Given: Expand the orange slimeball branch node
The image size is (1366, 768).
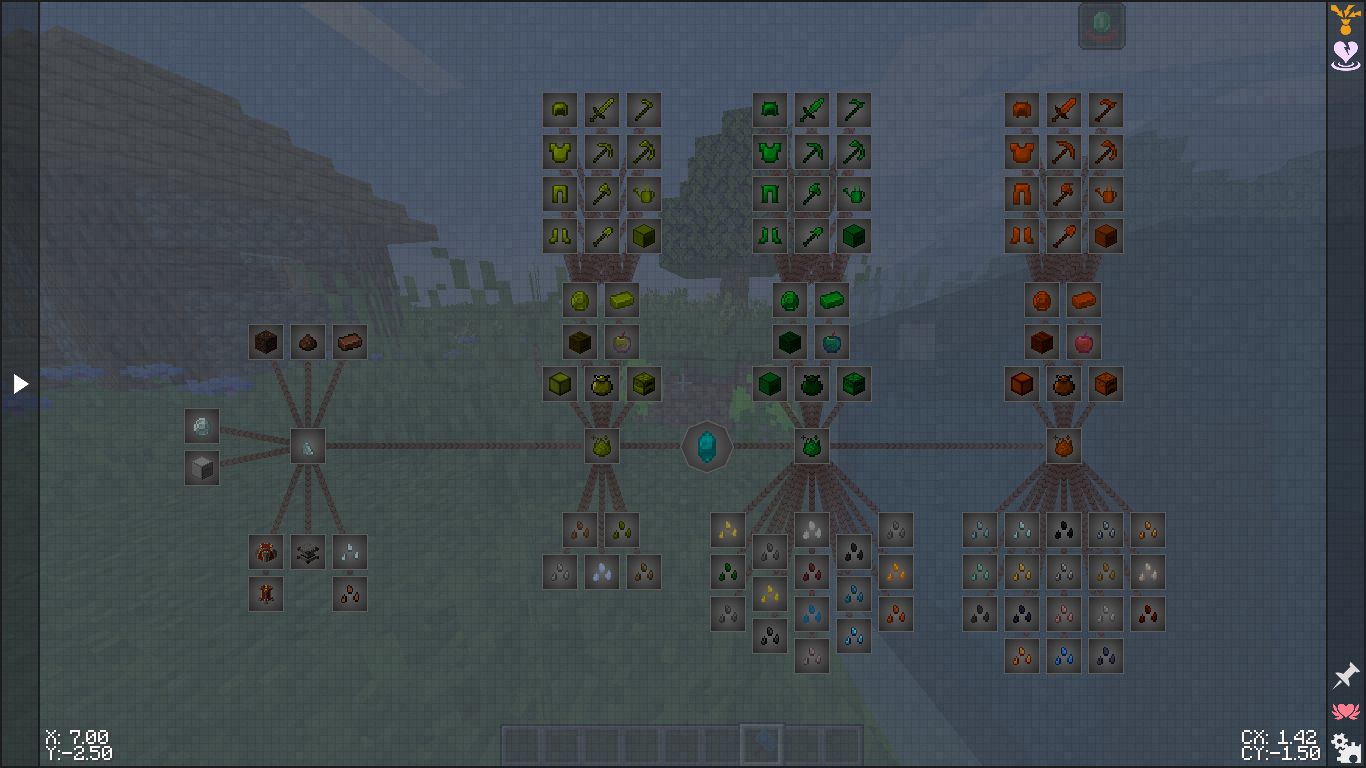Looking at the screenshot, I should (1063, 447).
